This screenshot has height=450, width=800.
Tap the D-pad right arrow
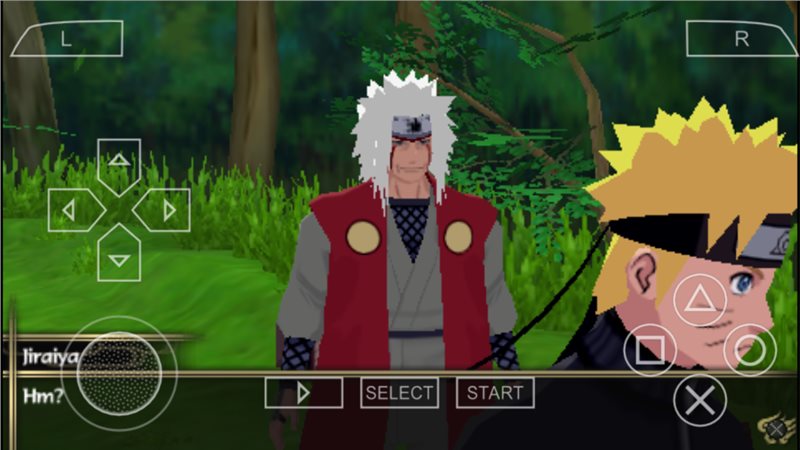[x=168, y=210]
